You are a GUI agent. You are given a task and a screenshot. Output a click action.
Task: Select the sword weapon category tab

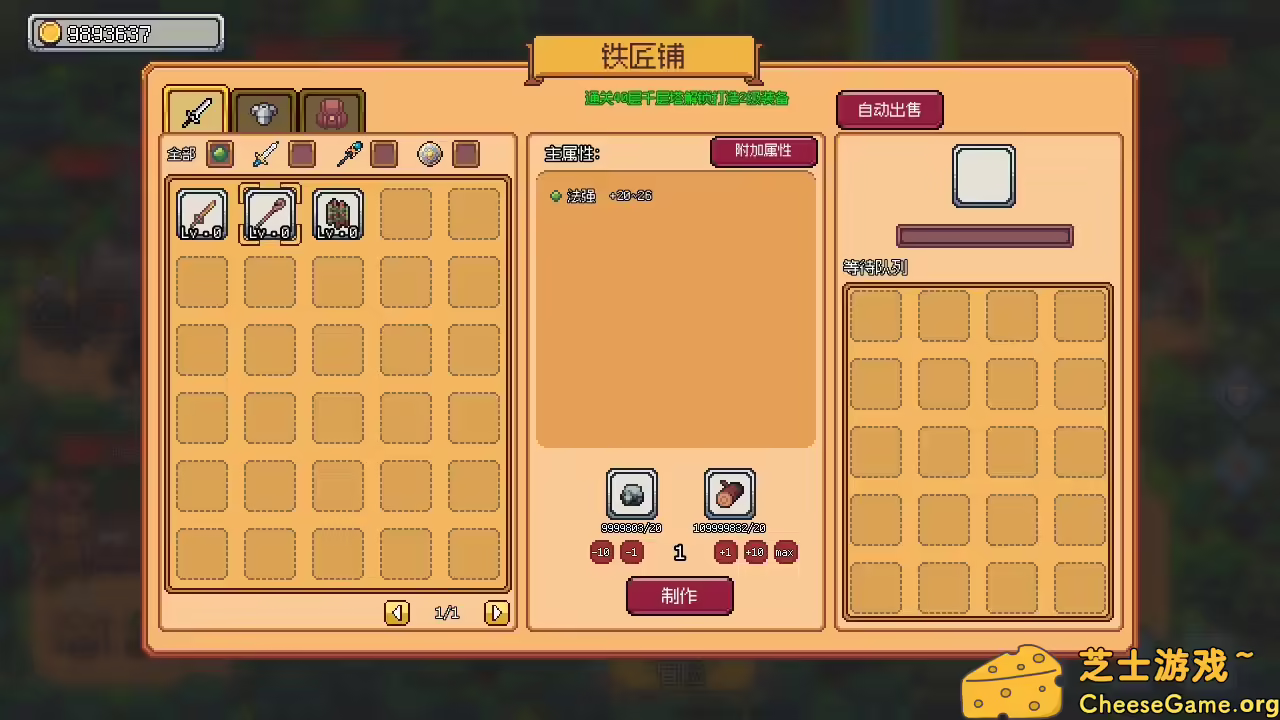(195, 111)
